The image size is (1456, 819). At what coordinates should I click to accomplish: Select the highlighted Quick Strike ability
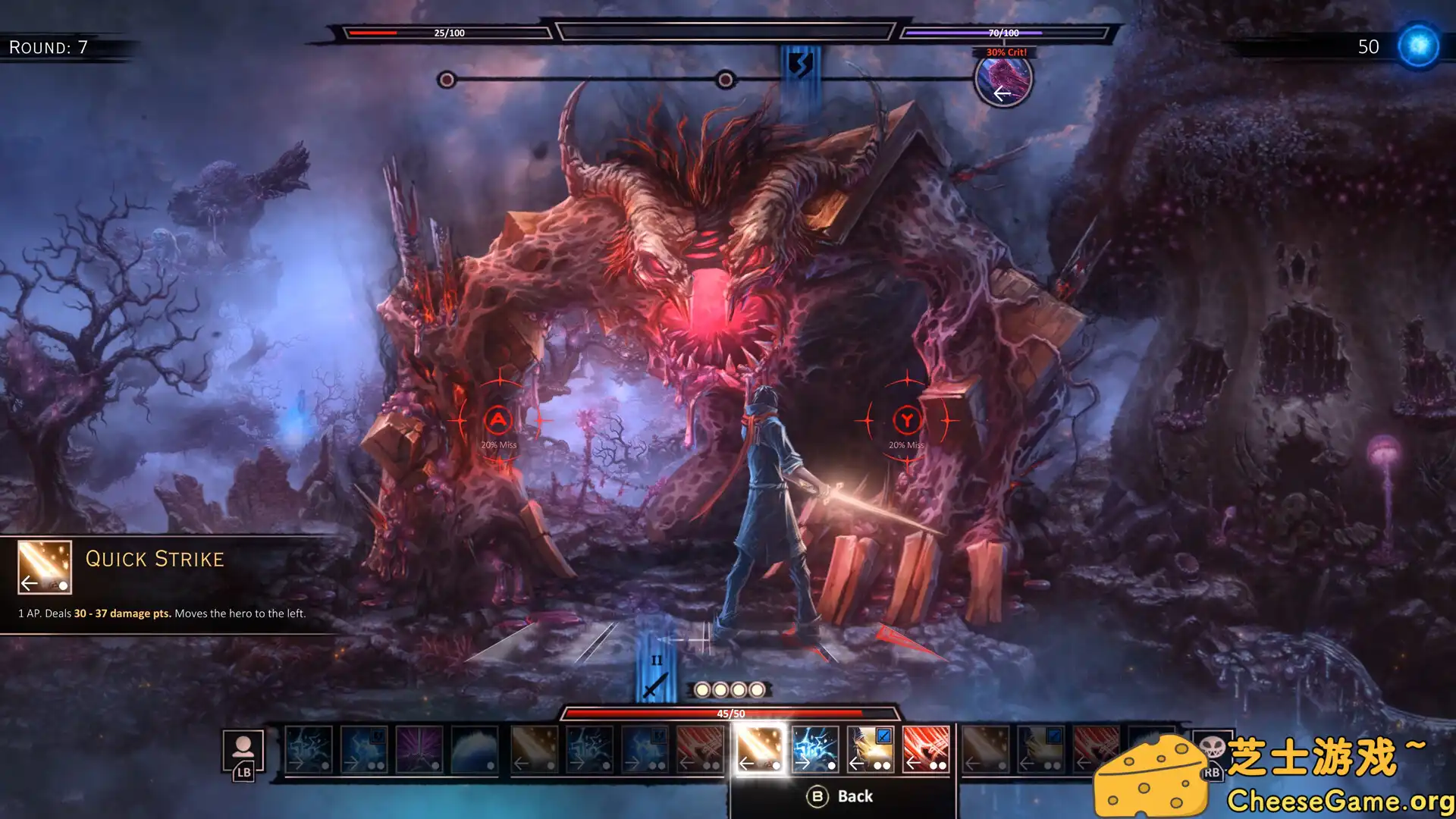[x=759, y=748]
